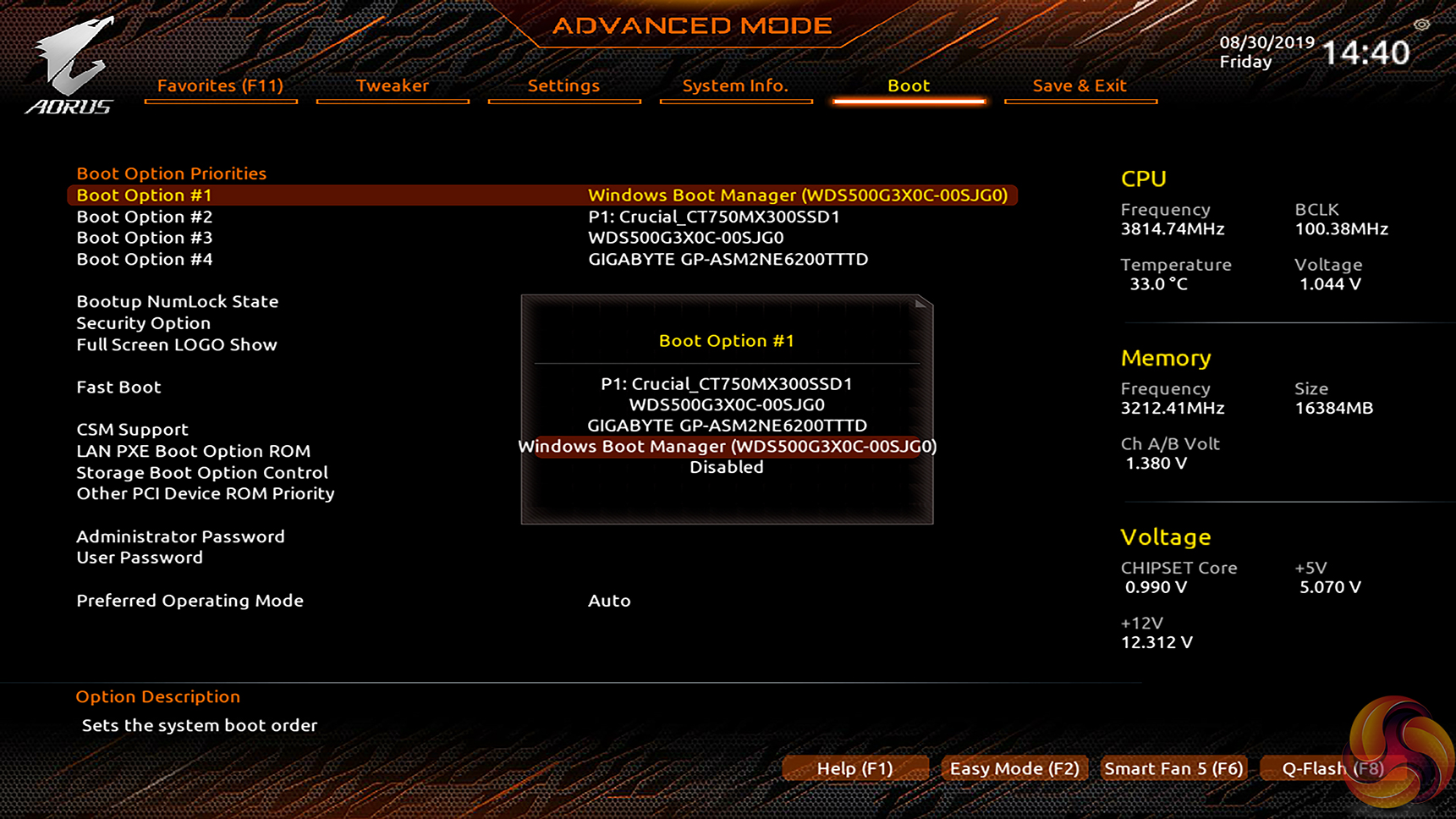Click the Help (F1) button
The width and height of the screenshot is (1456, 819).
(x=854, y=768)
